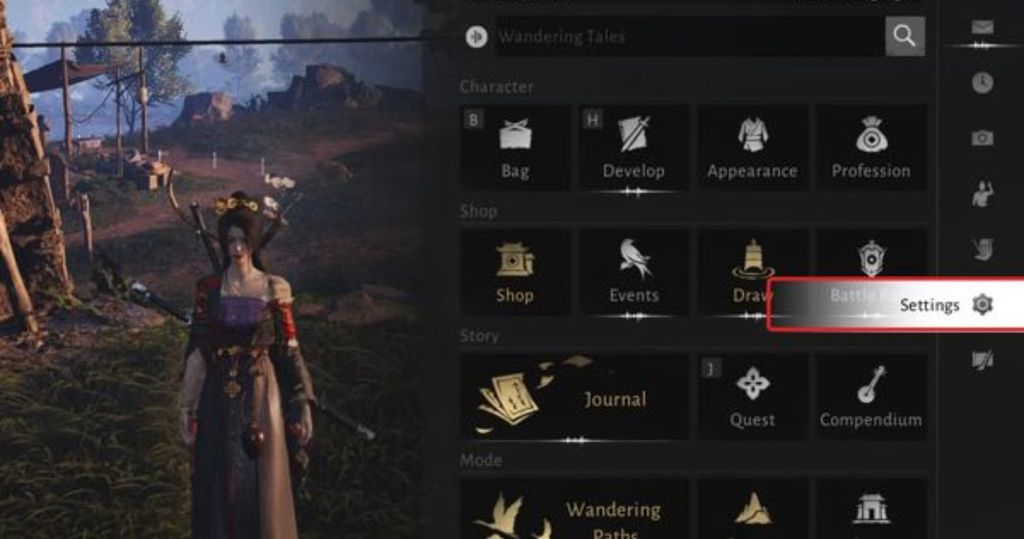Open the Bag menu tile
The image size is (1024, 539).
(515, 147)
